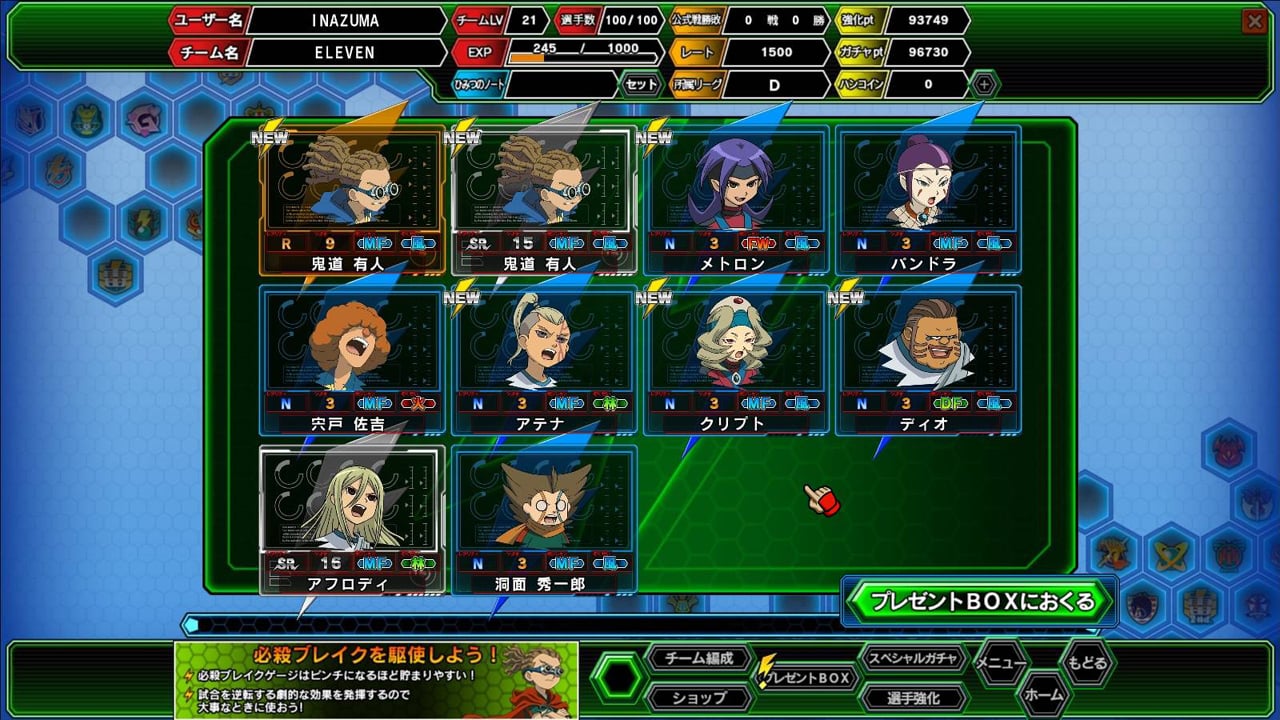Click the セット button beside ひみつのノート
1280x720 pixels.
tap(641, 84)
